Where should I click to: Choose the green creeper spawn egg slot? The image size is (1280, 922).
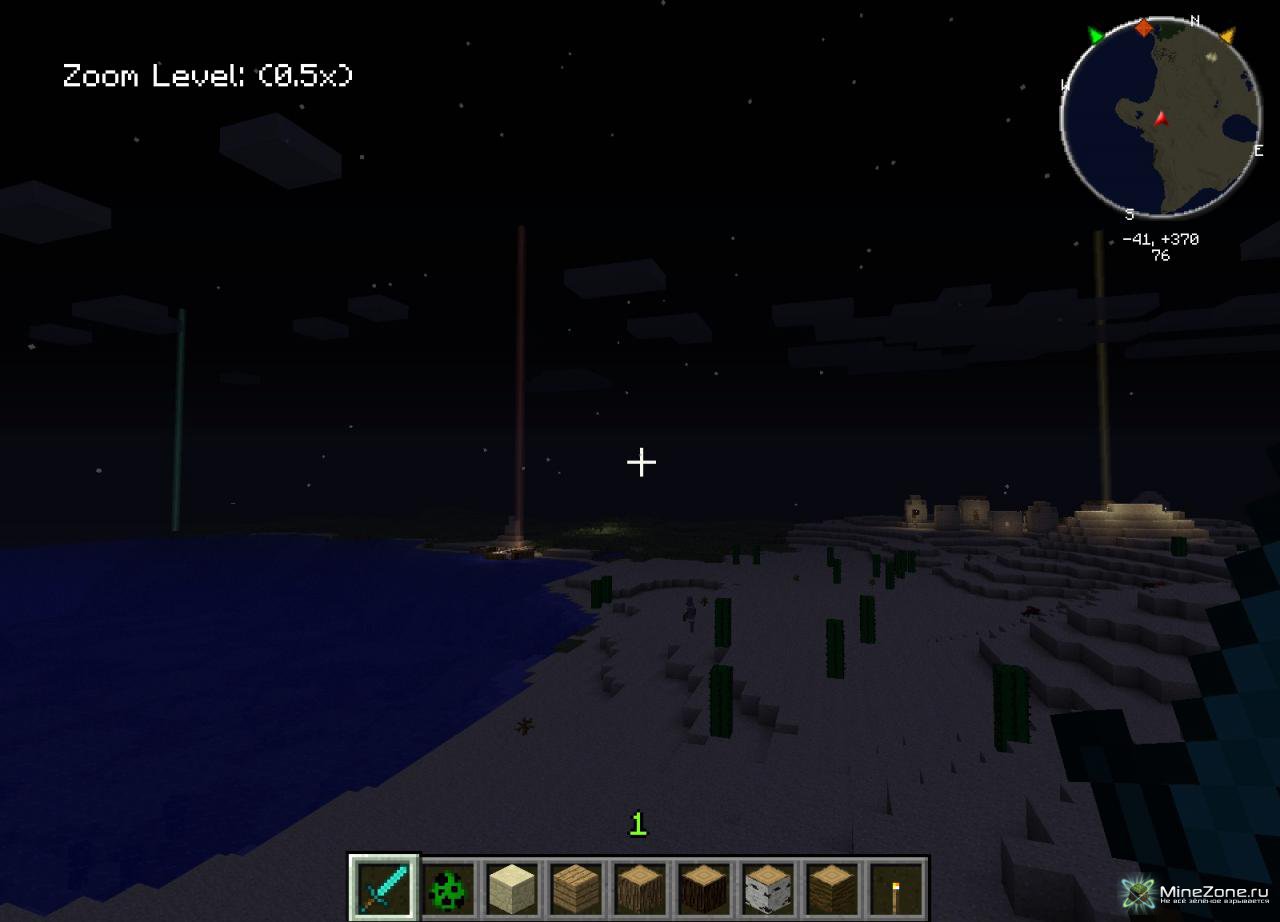pyautogui.click(x=448, y=887)
